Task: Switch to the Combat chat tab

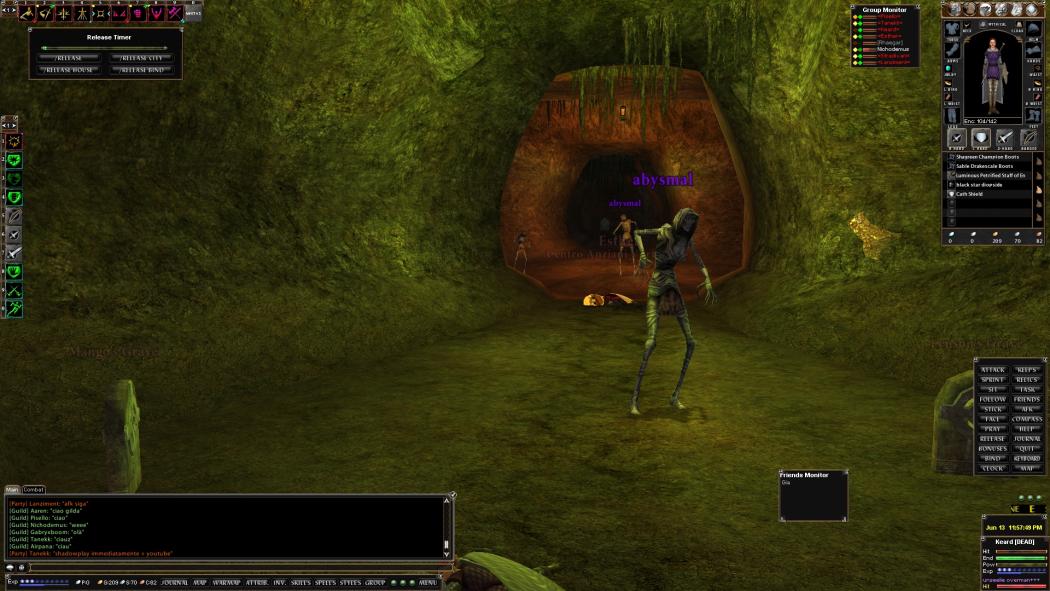Action: coord(34,489)
